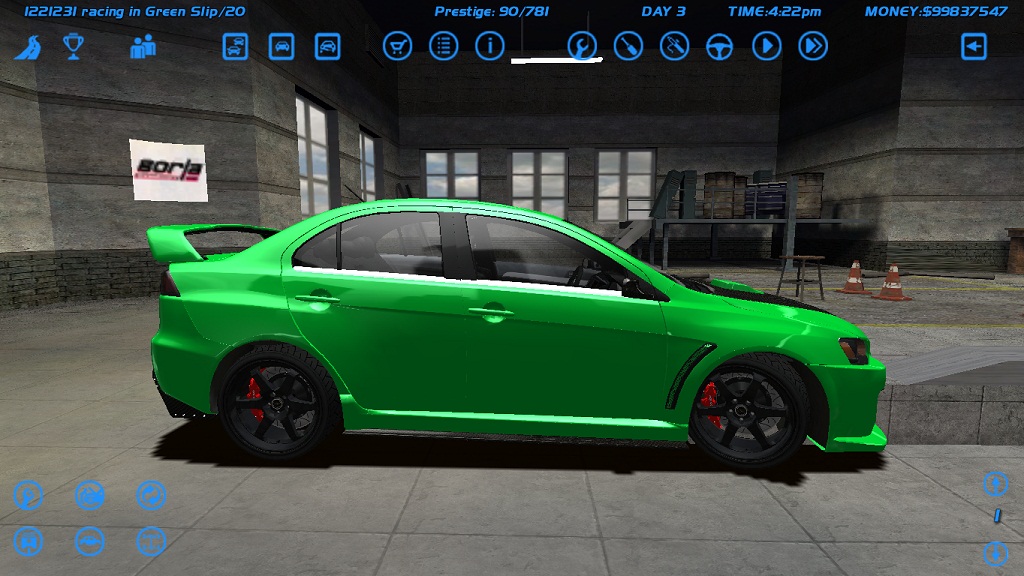Open the info circle button
The height and width of the screenshot is (576, 1024).
pos(489,46)
